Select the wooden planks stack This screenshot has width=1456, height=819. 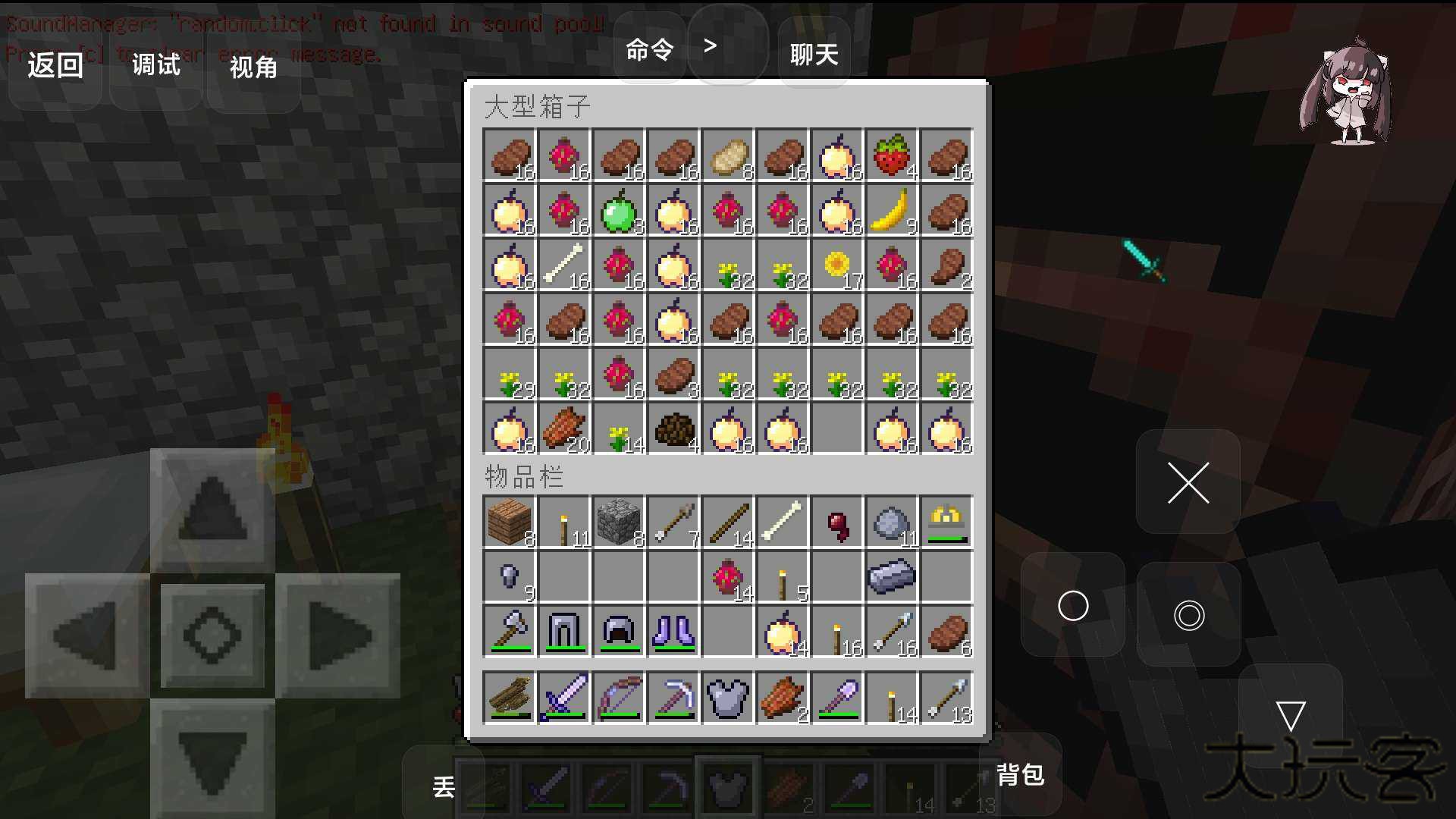coord(510,522)
